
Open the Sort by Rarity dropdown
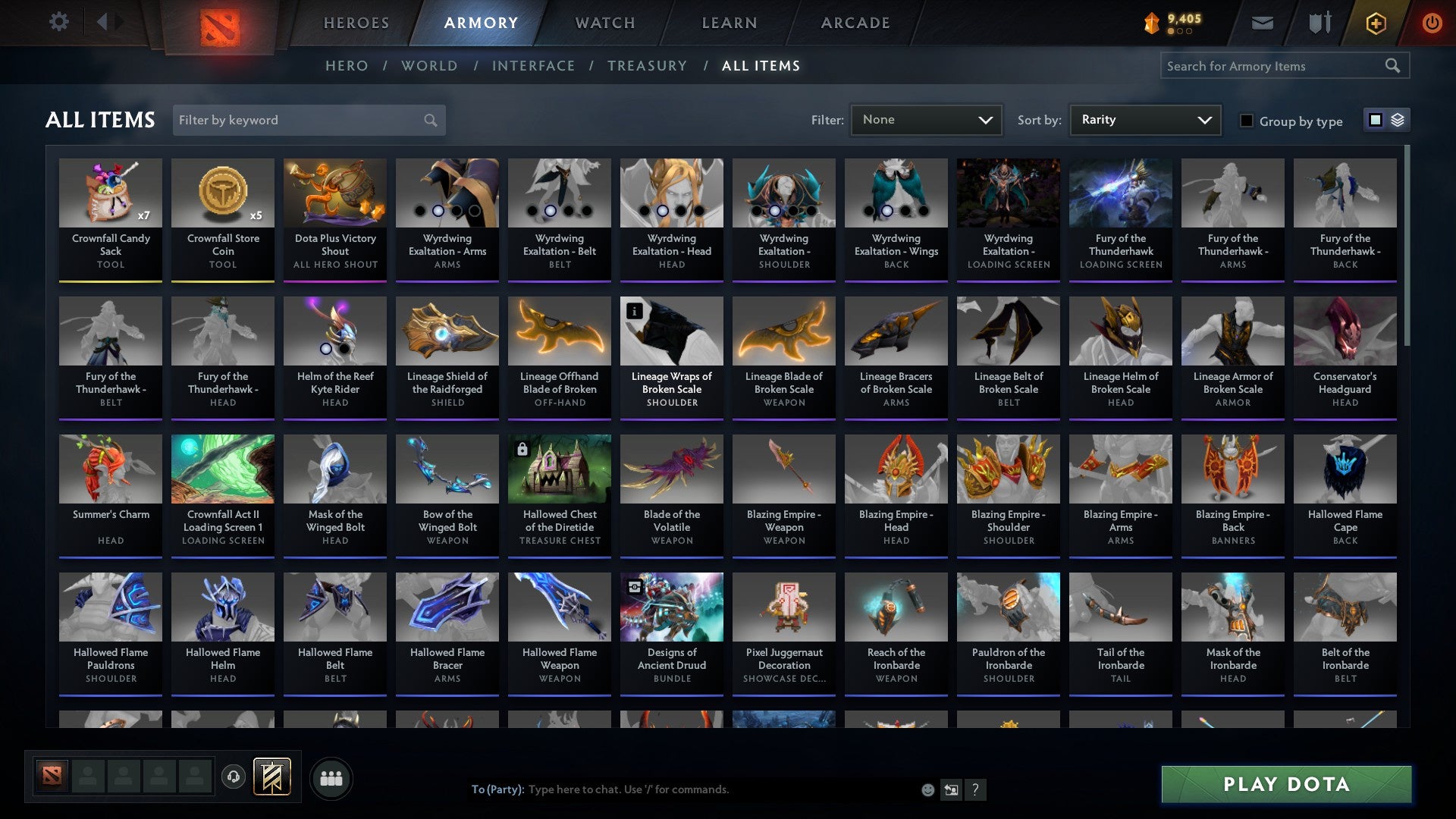coord(1144,119)
